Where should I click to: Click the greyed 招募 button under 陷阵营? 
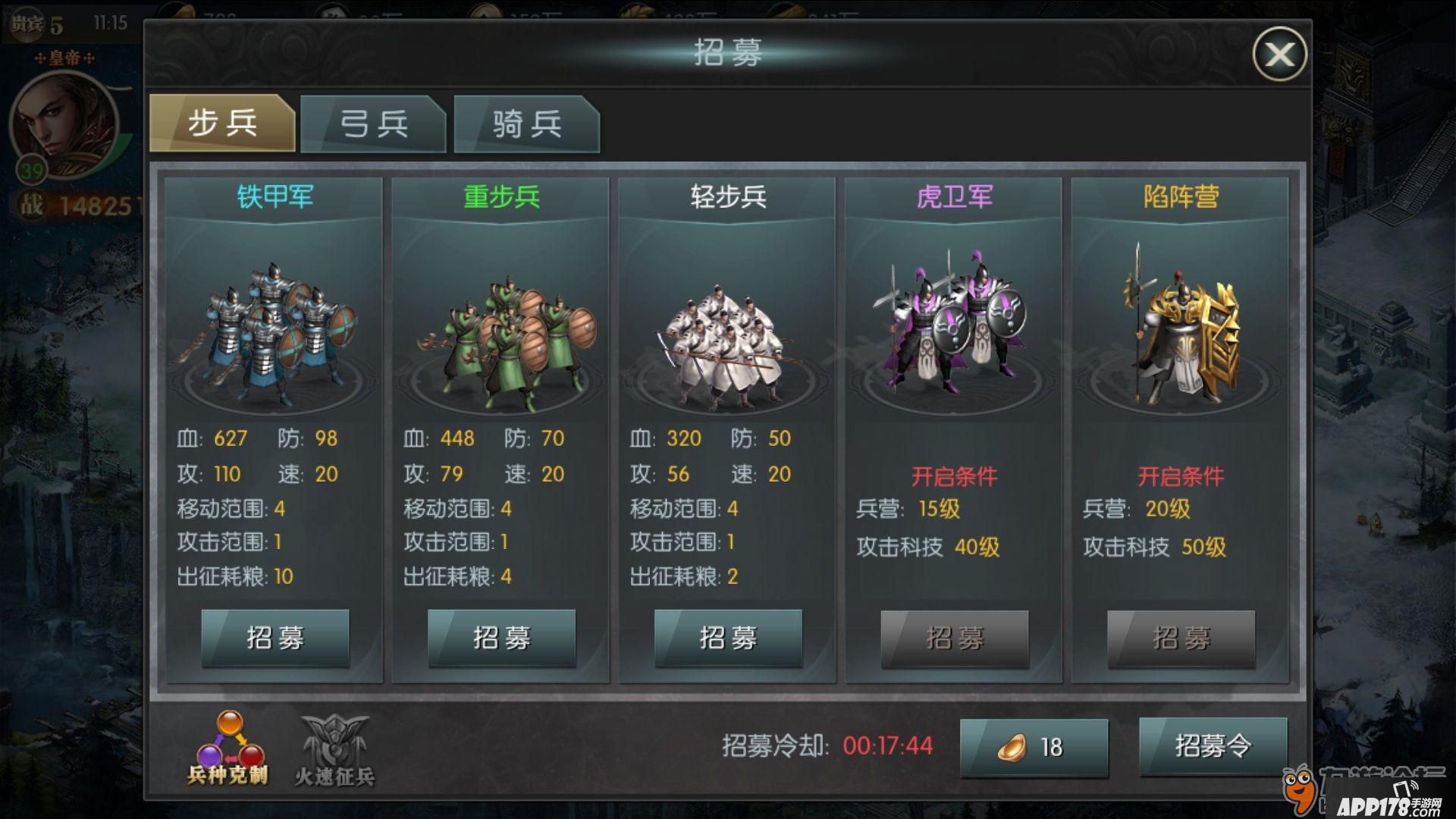coord(1181,639)
